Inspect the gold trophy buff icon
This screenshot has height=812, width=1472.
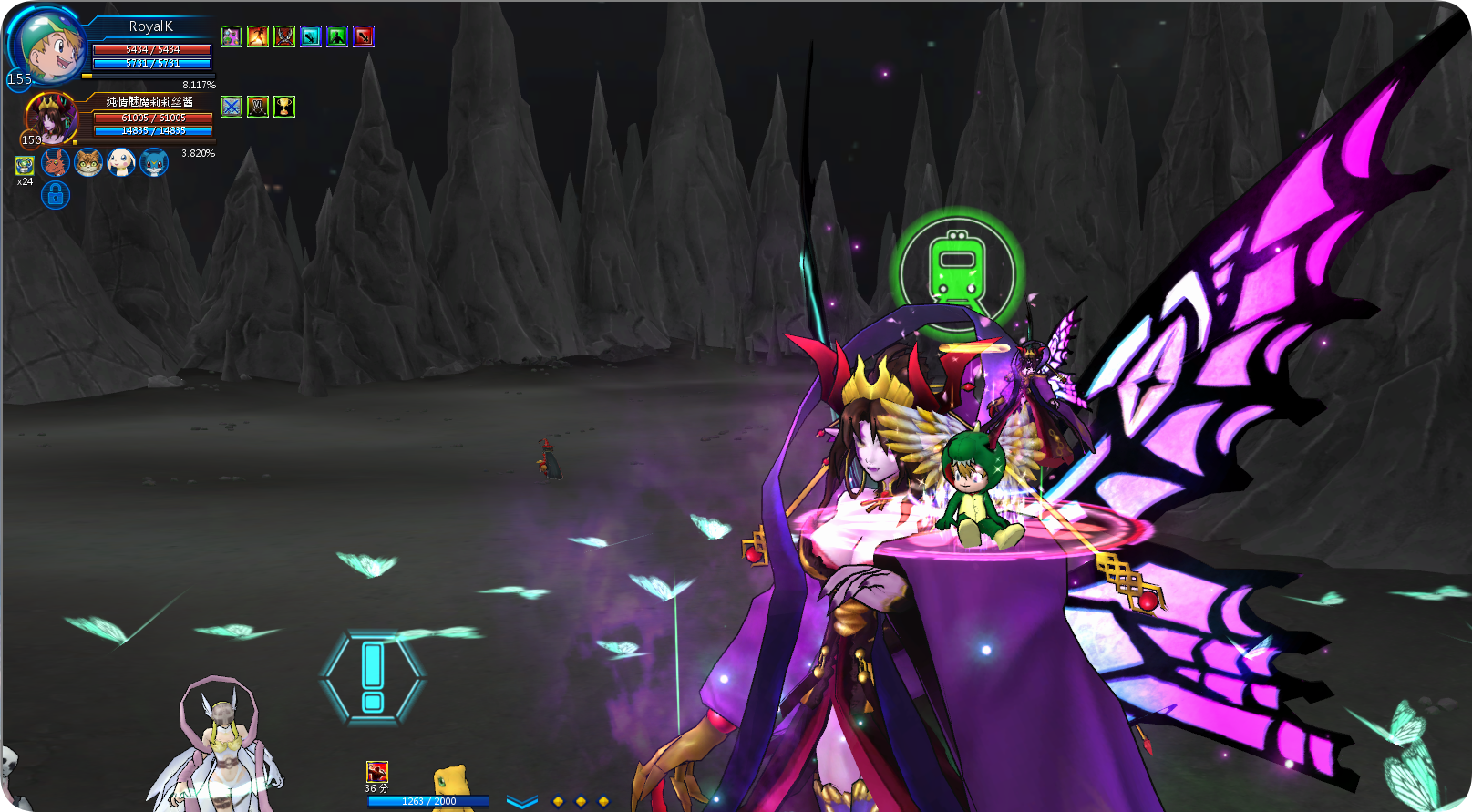coord(284,107)
